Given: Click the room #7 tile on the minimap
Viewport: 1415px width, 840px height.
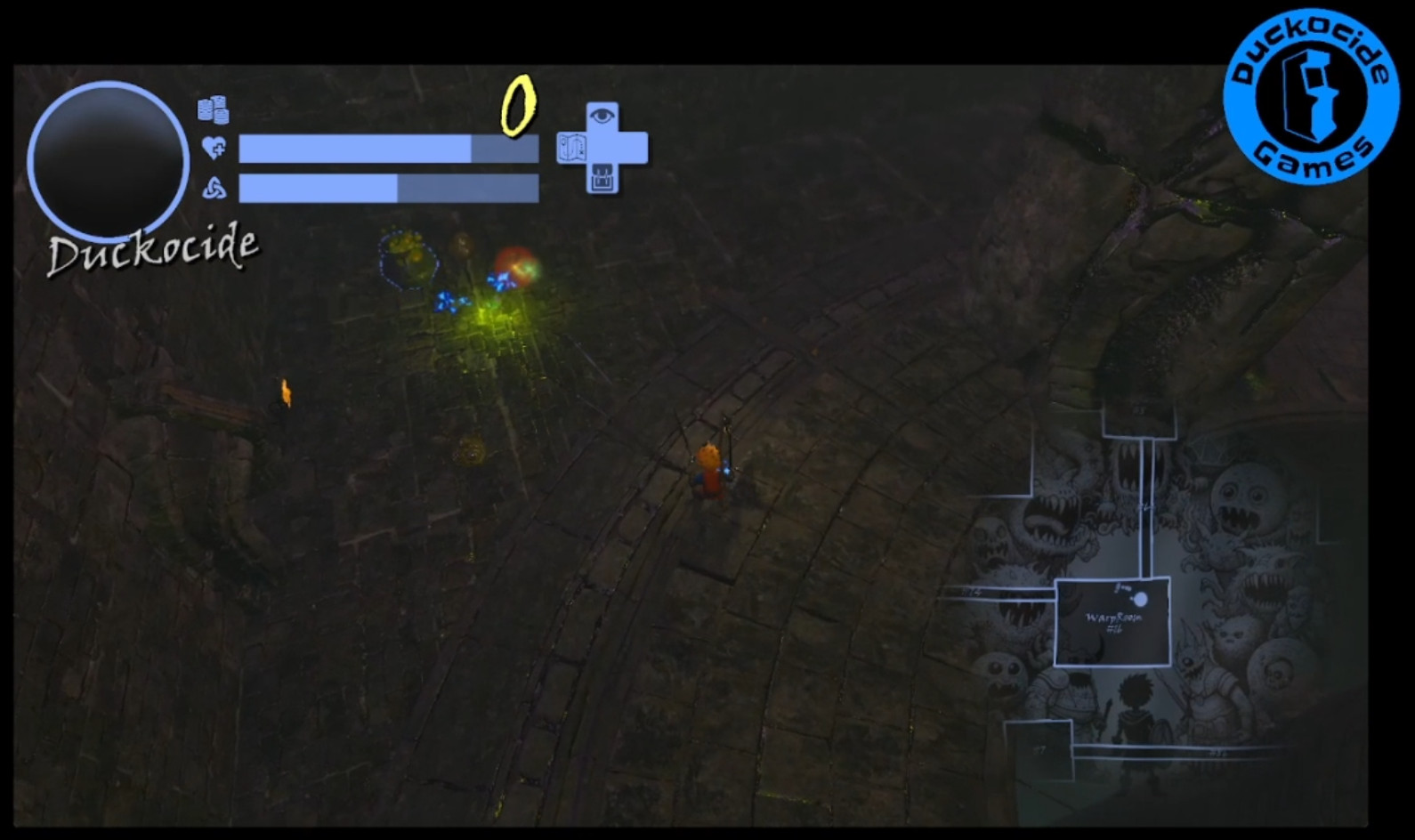Looking at the screenshot, I should (x=1039, y=749).
